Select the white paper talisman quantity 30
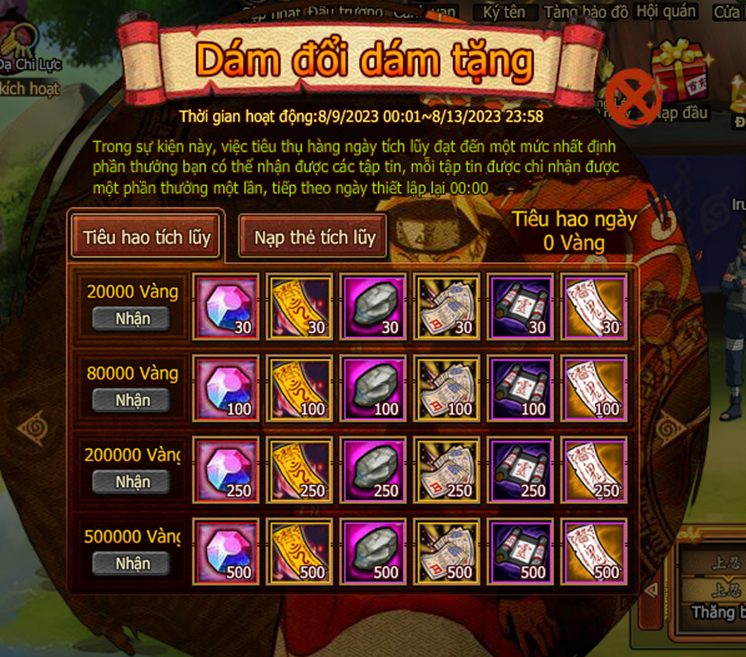This screenshot has width=746, height=657. pos(595,306)
